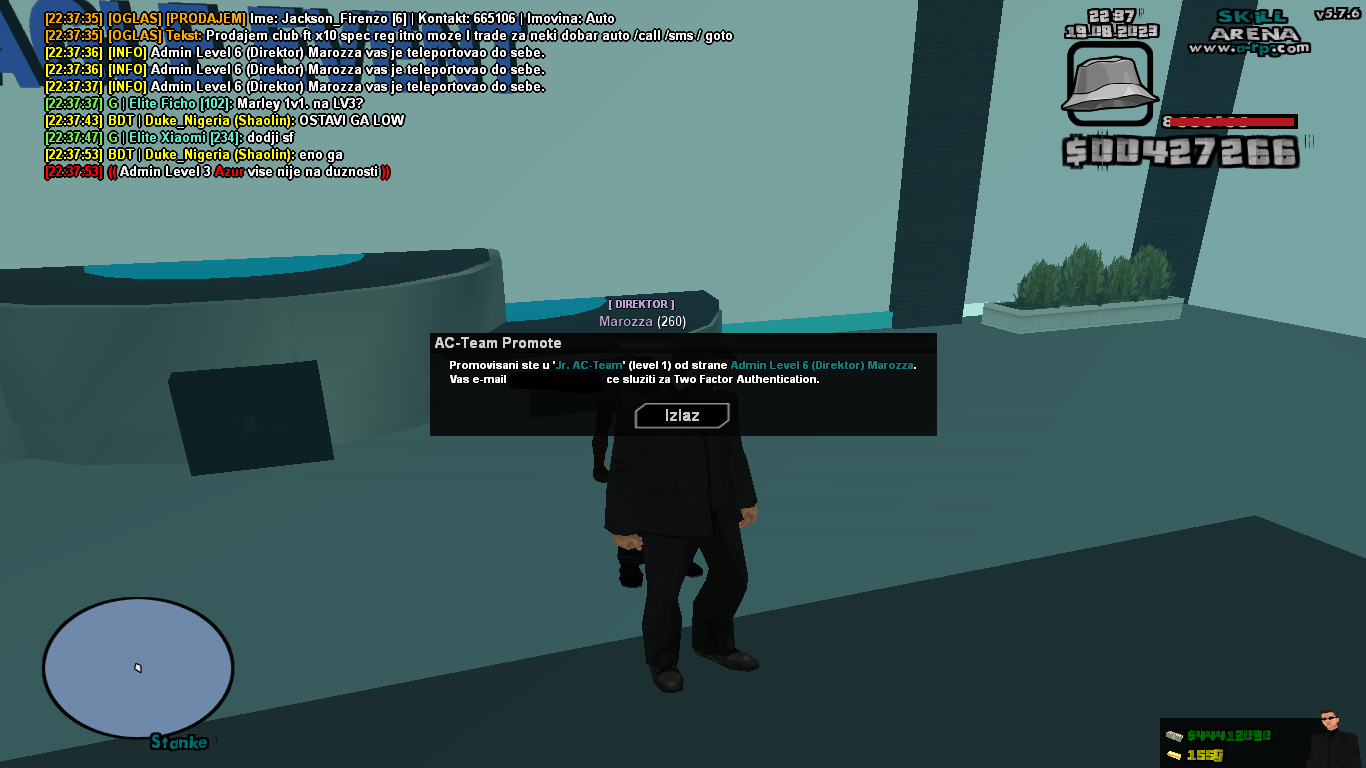Select the player arrow marker on the radar
The height and width of the screenshot is (768, 1366).
137,665
